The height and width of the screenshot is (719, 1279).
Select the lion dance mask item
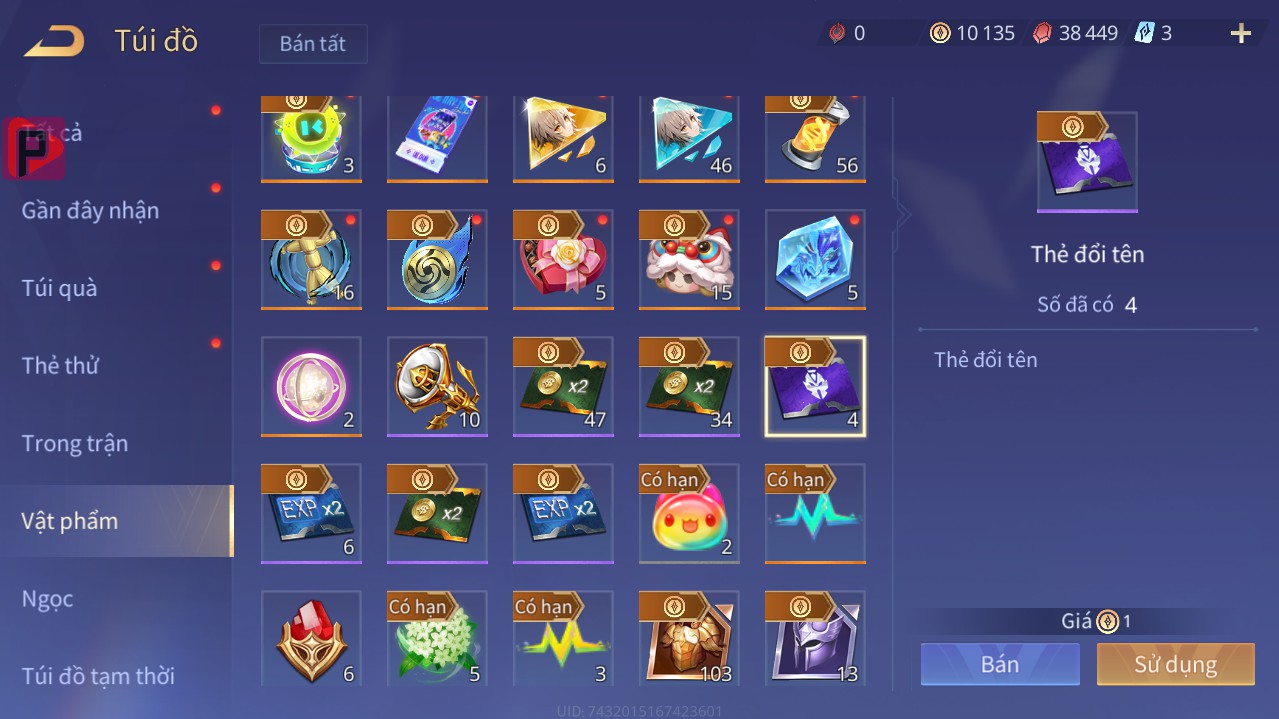(689, 260)
